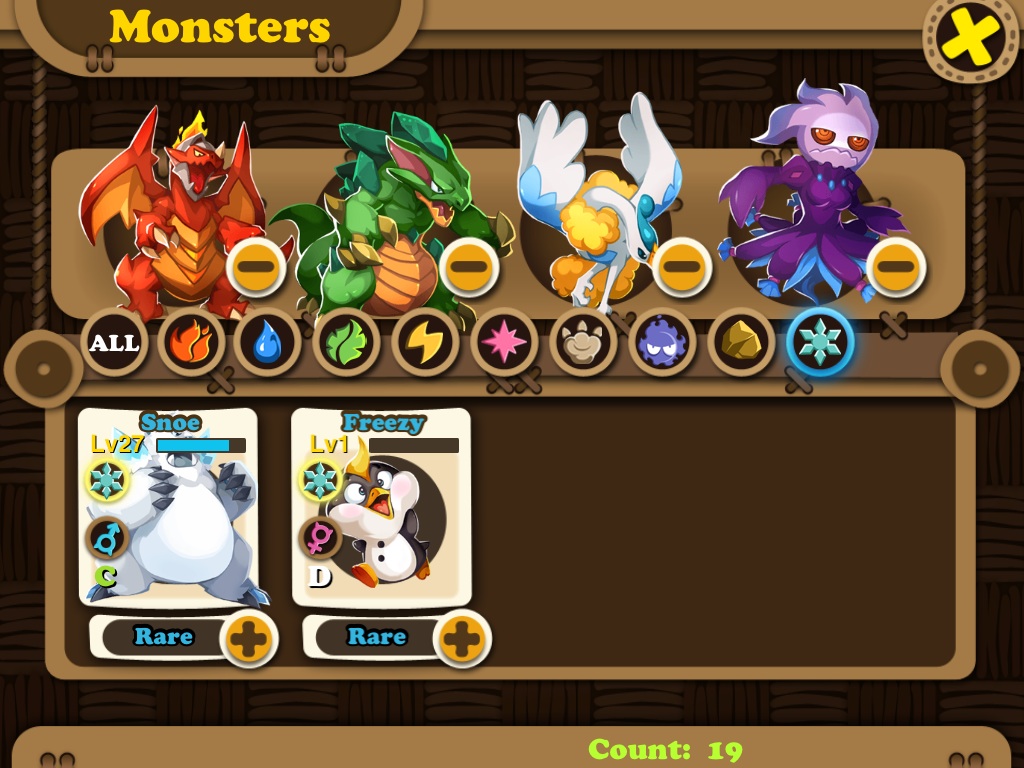Remove the white winged bird from team
Image resolution: width=1024 pixels, height=768 pixels.
click(682, 267)
